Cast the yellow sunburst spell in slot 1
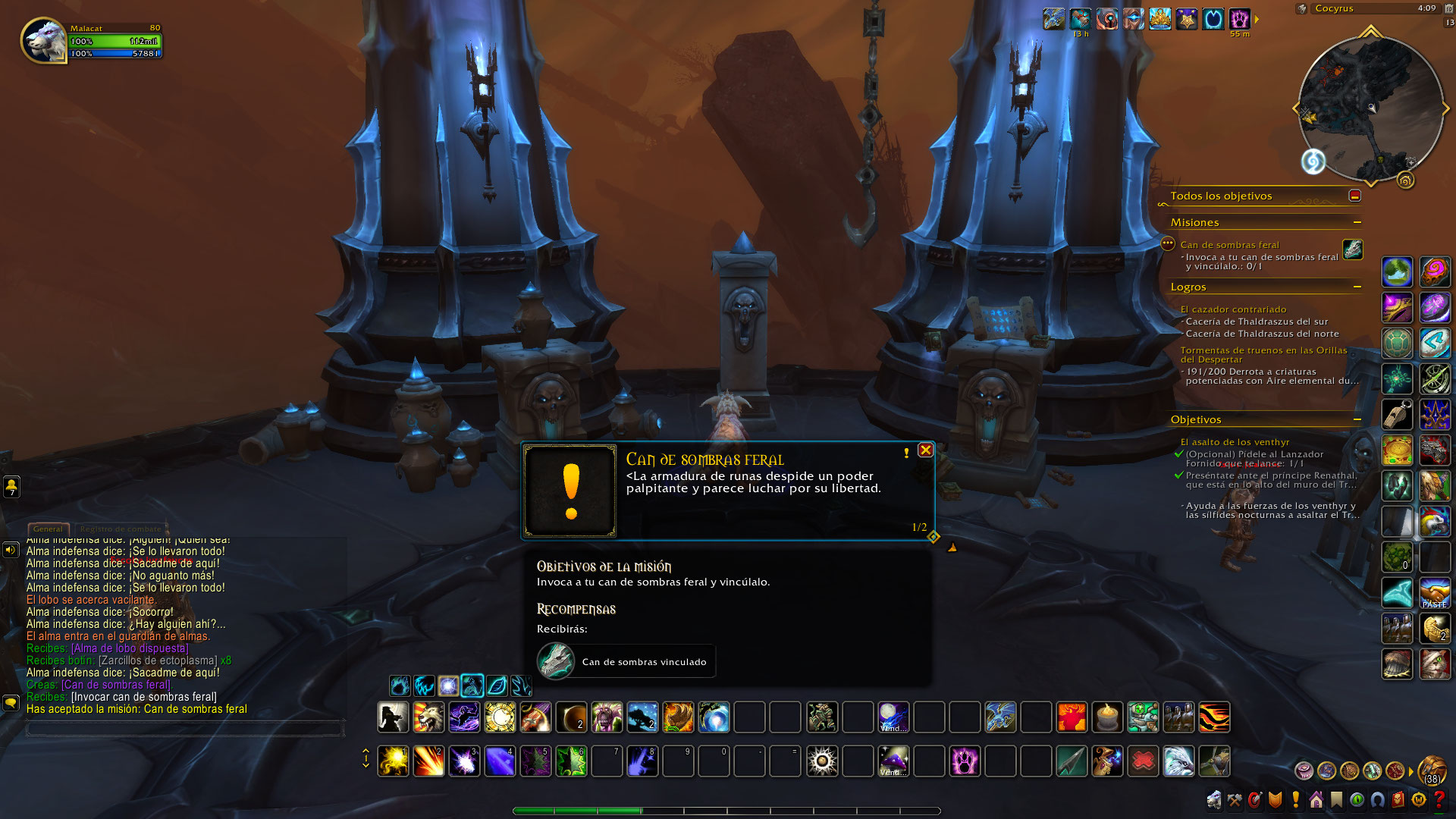 point(393,761)
